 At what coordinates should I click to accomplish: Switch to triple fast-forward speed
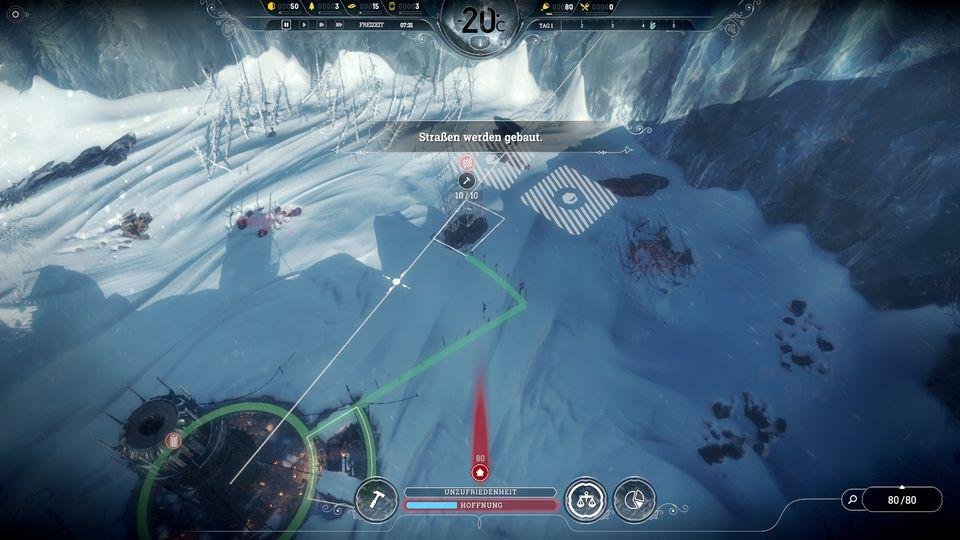338,24
